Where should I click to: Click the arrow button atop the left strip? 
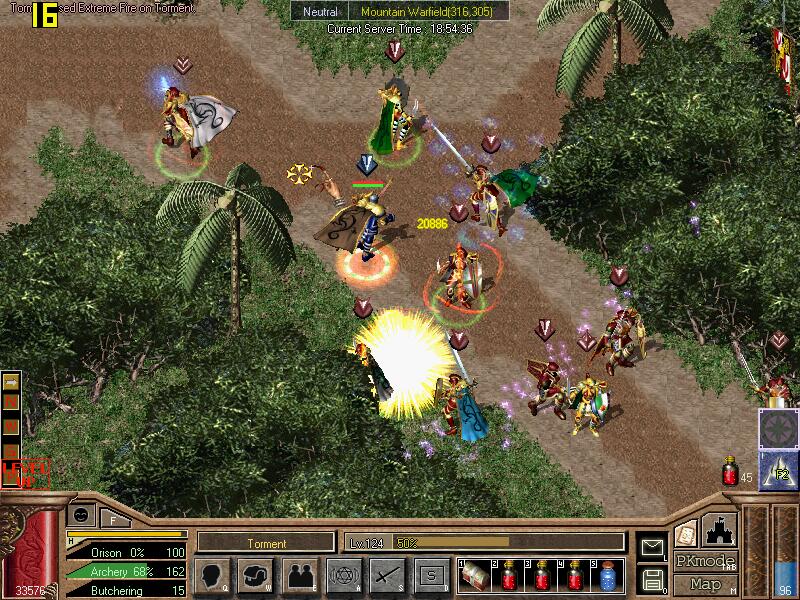[x=11, y=383]
